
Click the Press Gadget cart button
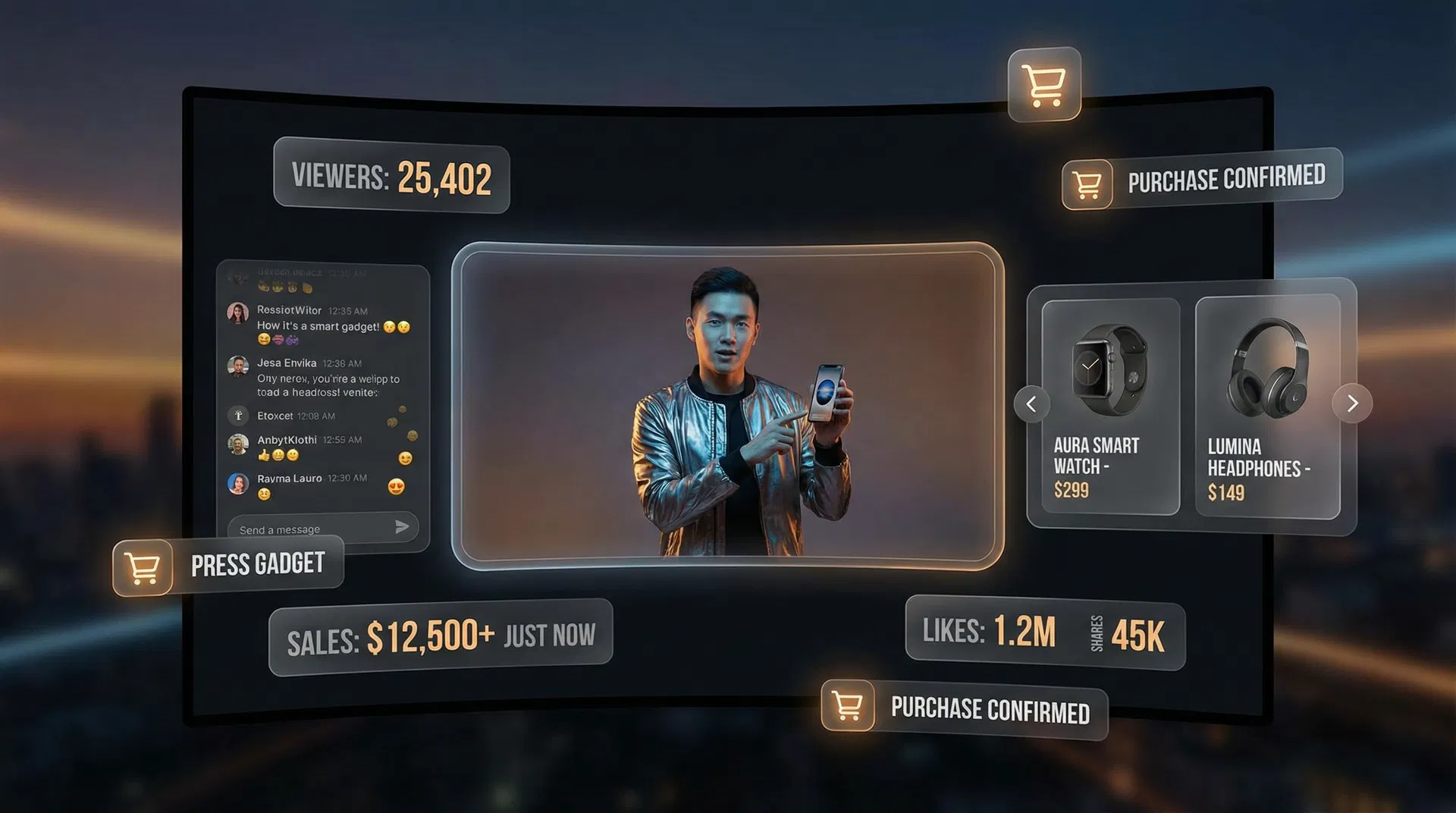[x=143, y=567]
